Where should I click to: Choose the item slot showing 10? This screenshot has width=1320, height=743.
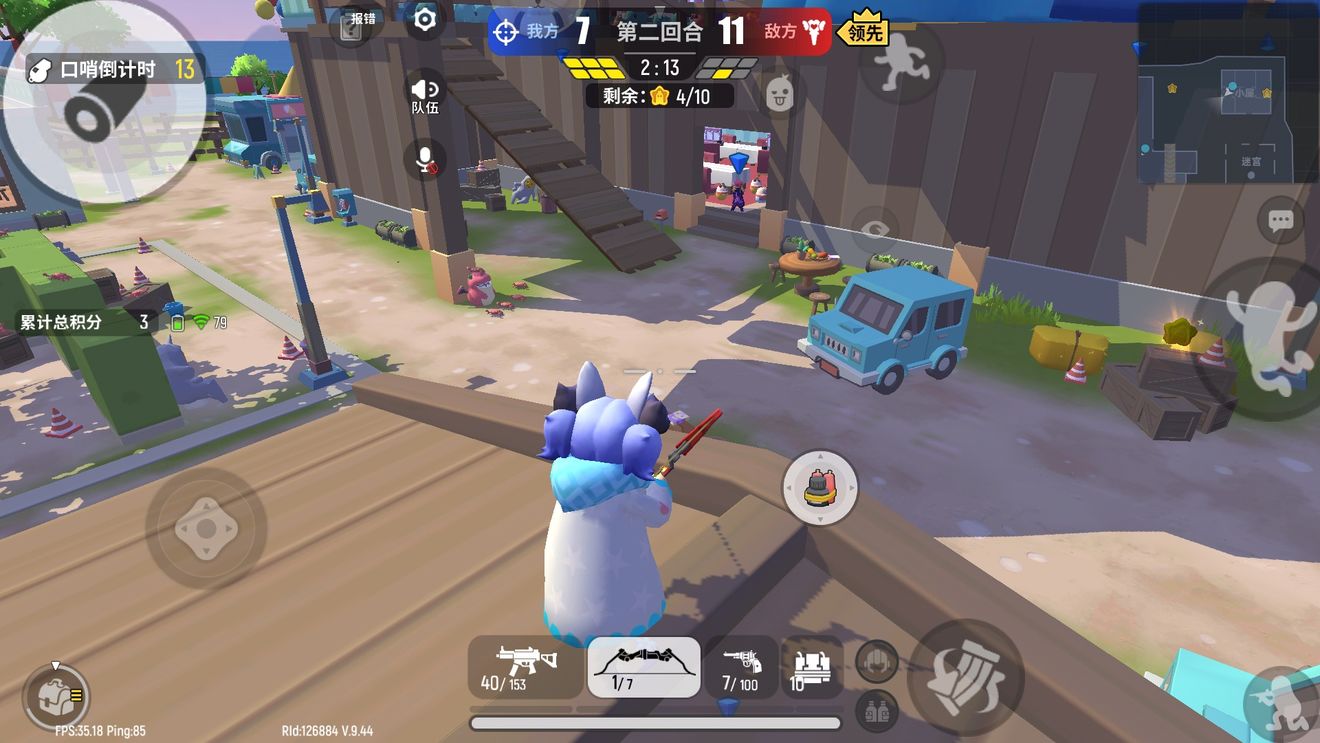coord(812,667)
